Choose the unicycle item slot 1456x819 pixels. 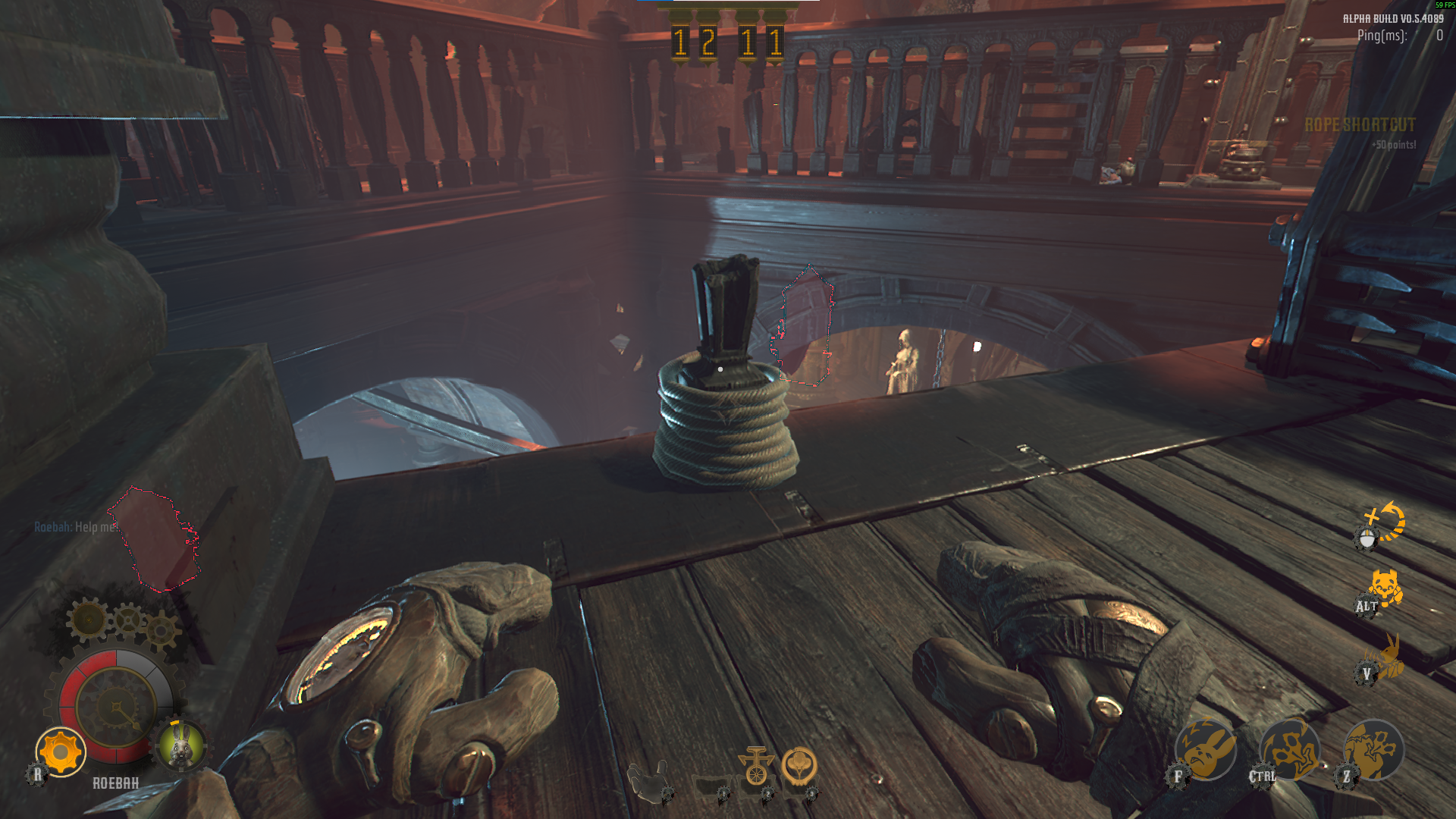coord(756,767)
